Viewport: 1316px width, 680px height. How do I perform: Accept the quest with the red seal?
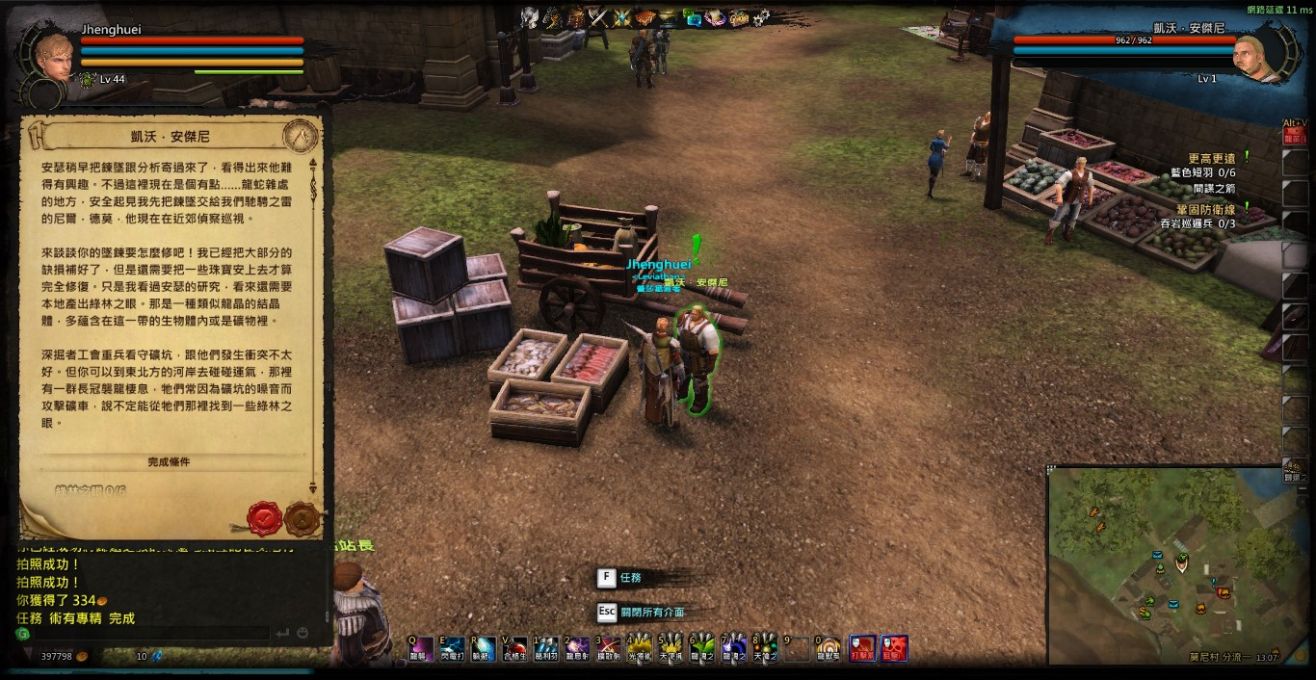pyautogui.click(x=264, y=518)
